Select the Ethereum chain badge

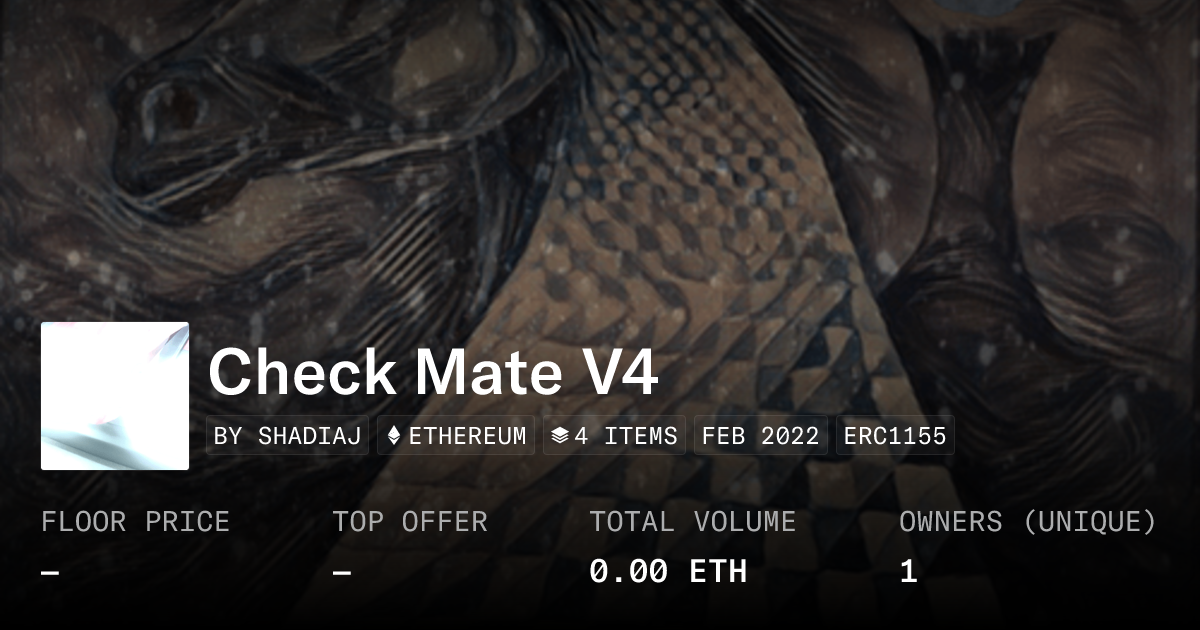pyautogui.click(x=456, y=436)
